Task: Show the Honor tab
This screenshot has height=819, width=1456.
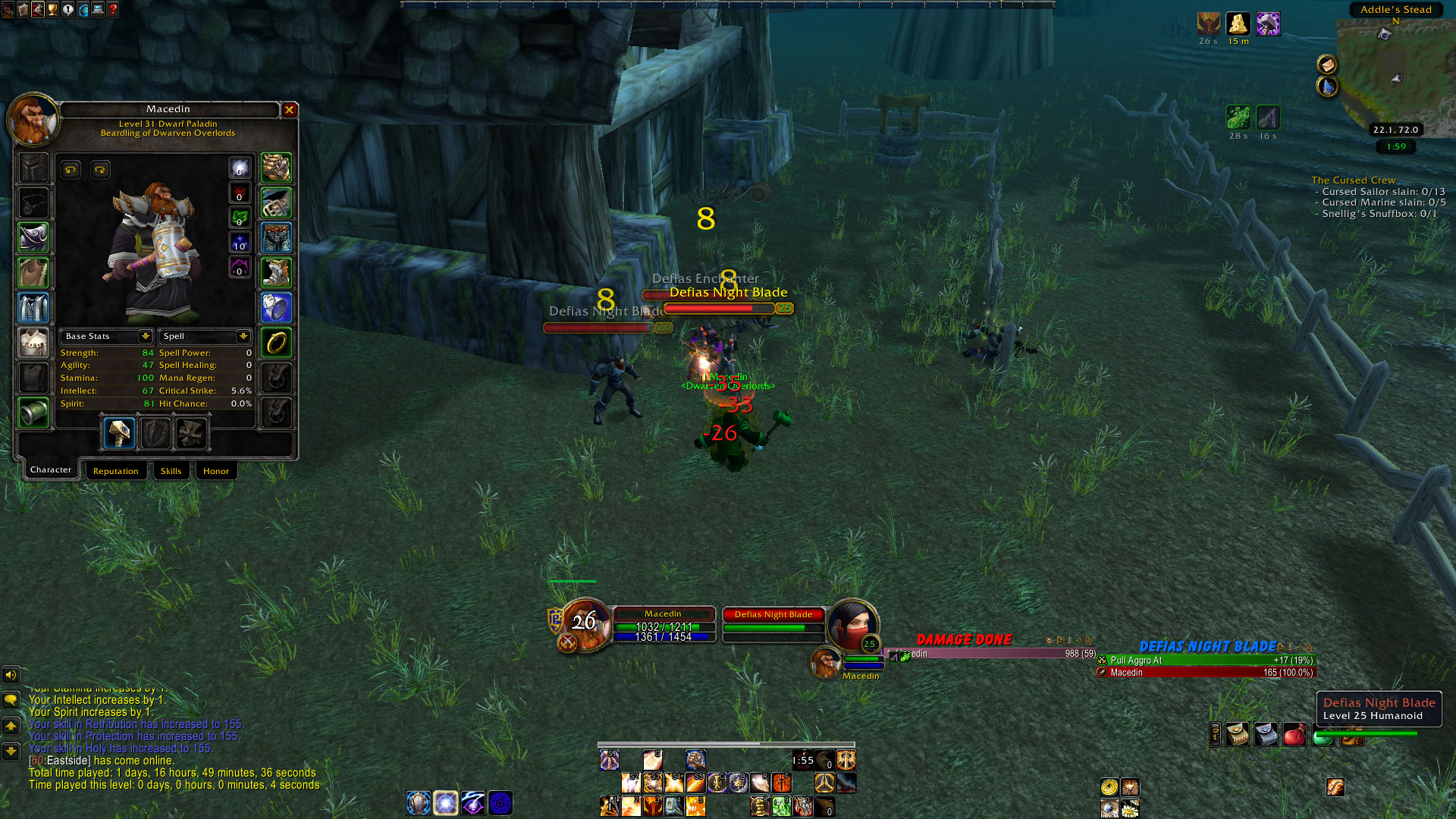Action: (x=216, y=471)
